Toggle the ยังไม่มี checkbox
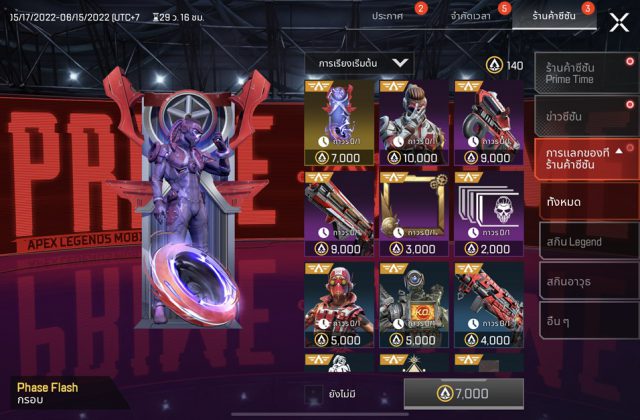The width and height of the screenshot is (640, 420). (x=313, y=394)
